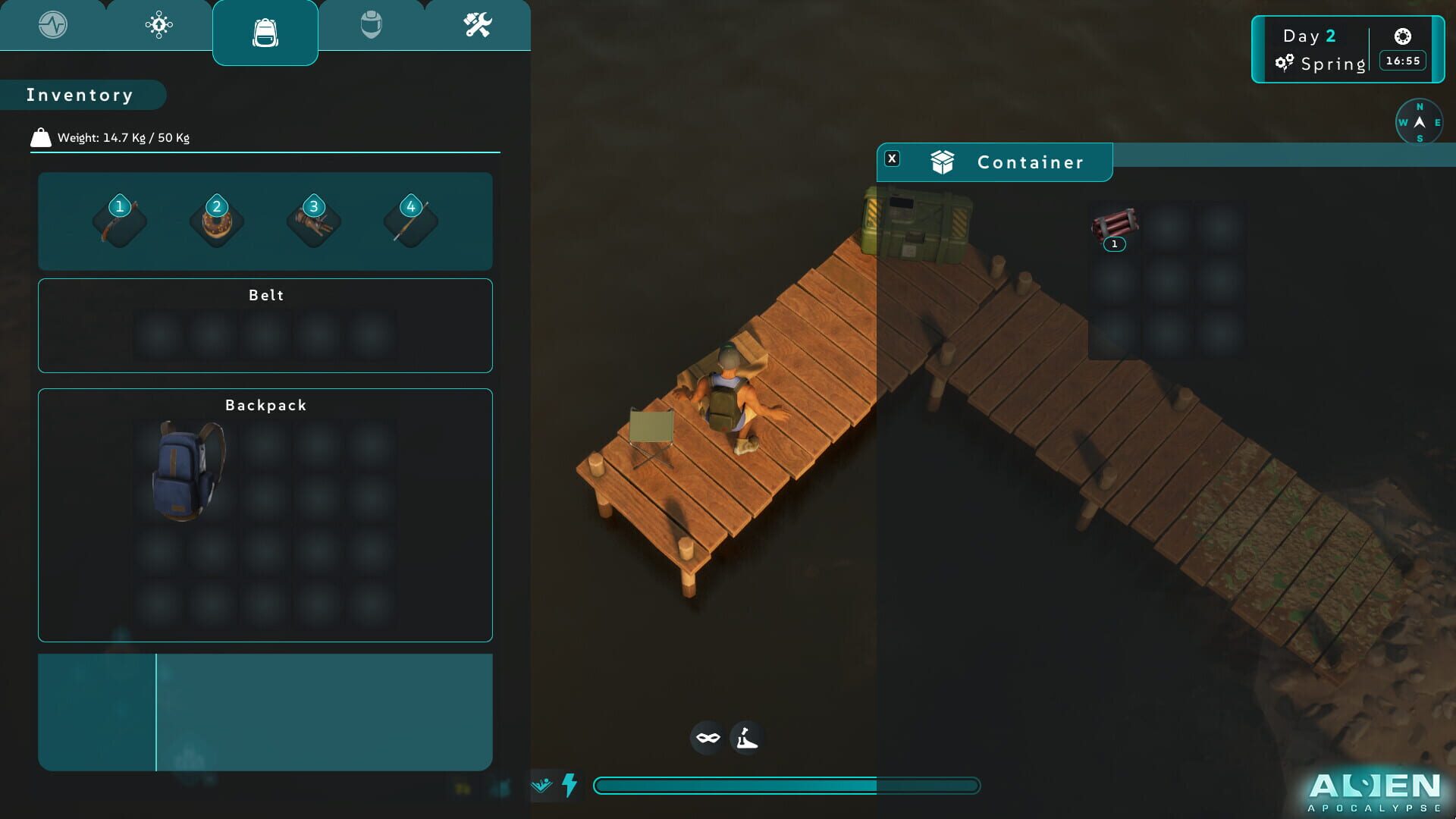Collapse the Backpack section
Image resolution: width=1456 pixels, height=819 pixels.
[265, 405]
